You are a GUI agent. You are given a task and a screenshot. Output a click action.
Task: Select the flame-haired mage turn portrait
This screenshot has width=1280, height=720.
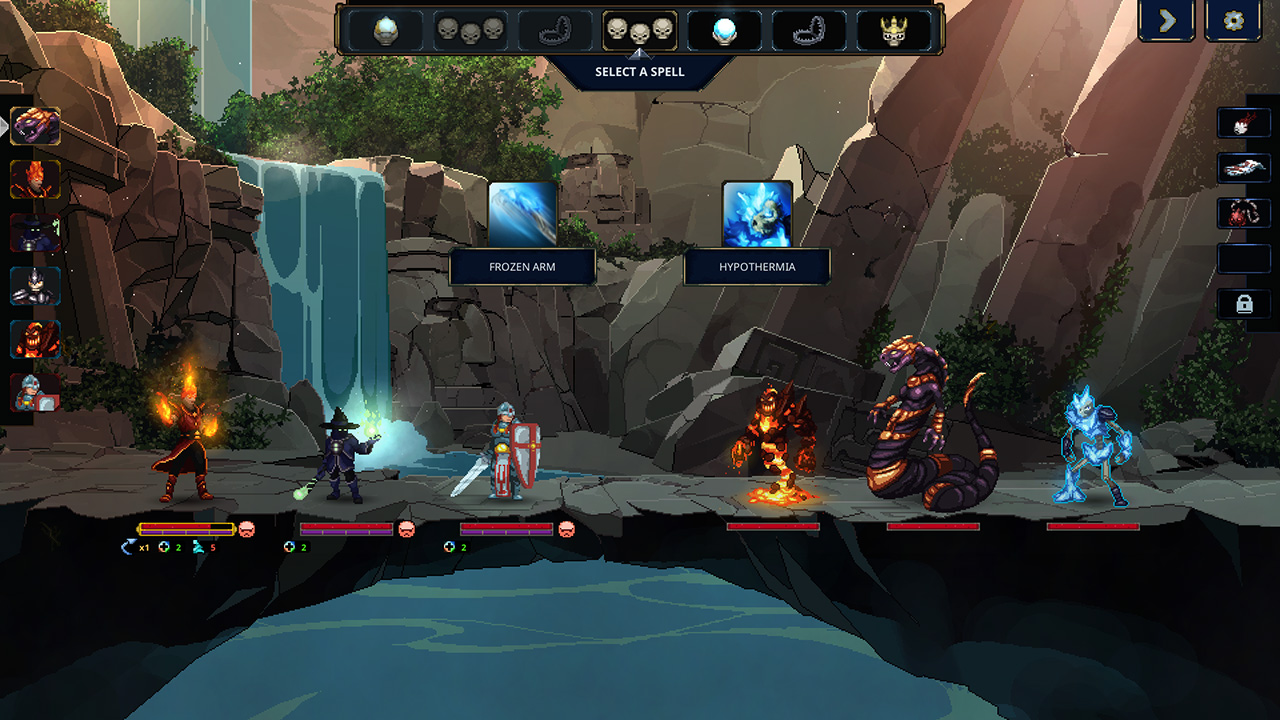coord(35,179)
